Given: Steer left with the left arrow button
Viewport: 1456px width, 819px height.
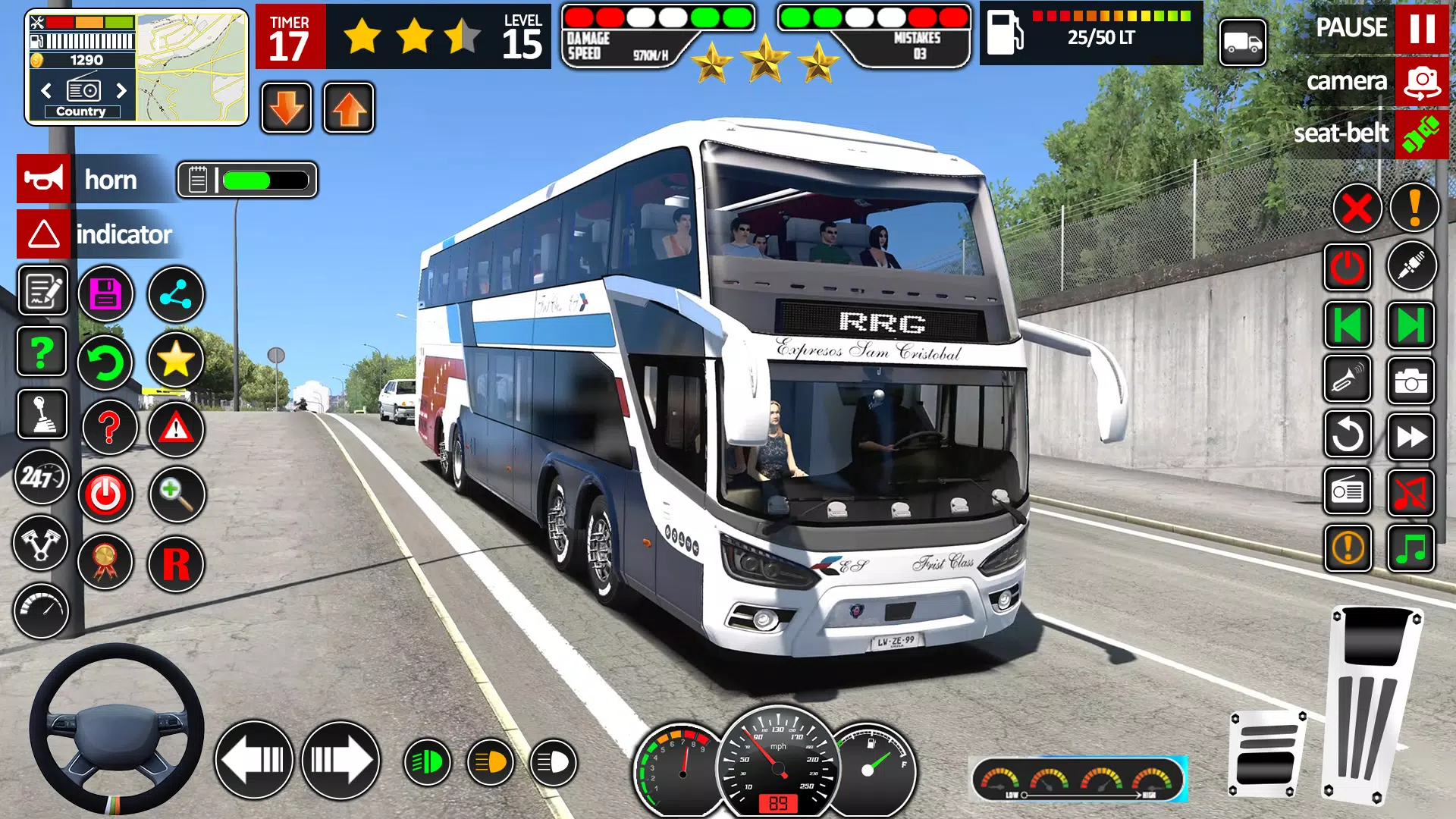Looking at the screenshot, I should (254, 760).
